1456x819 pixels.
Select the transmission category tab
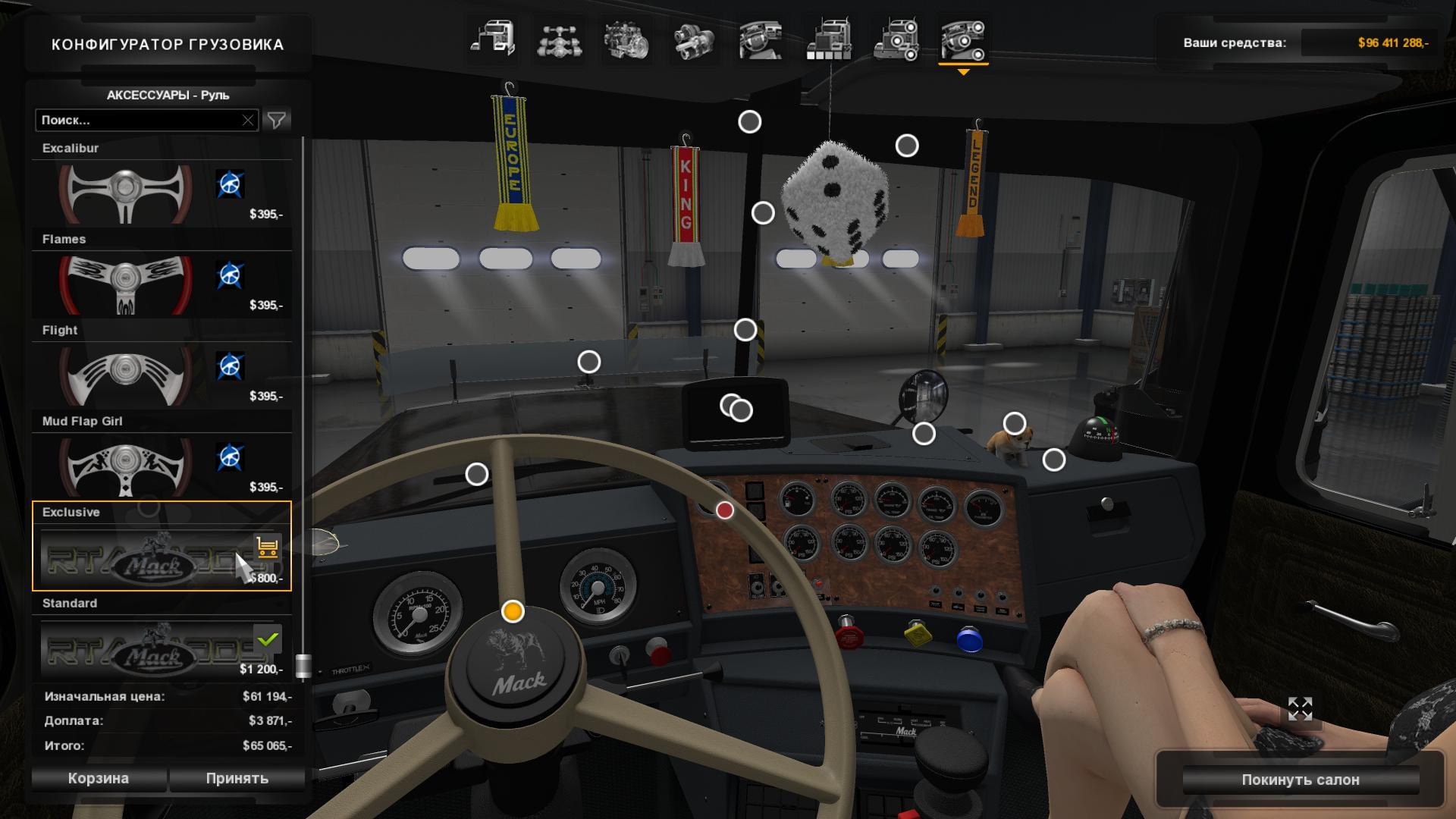click(693, 40)
